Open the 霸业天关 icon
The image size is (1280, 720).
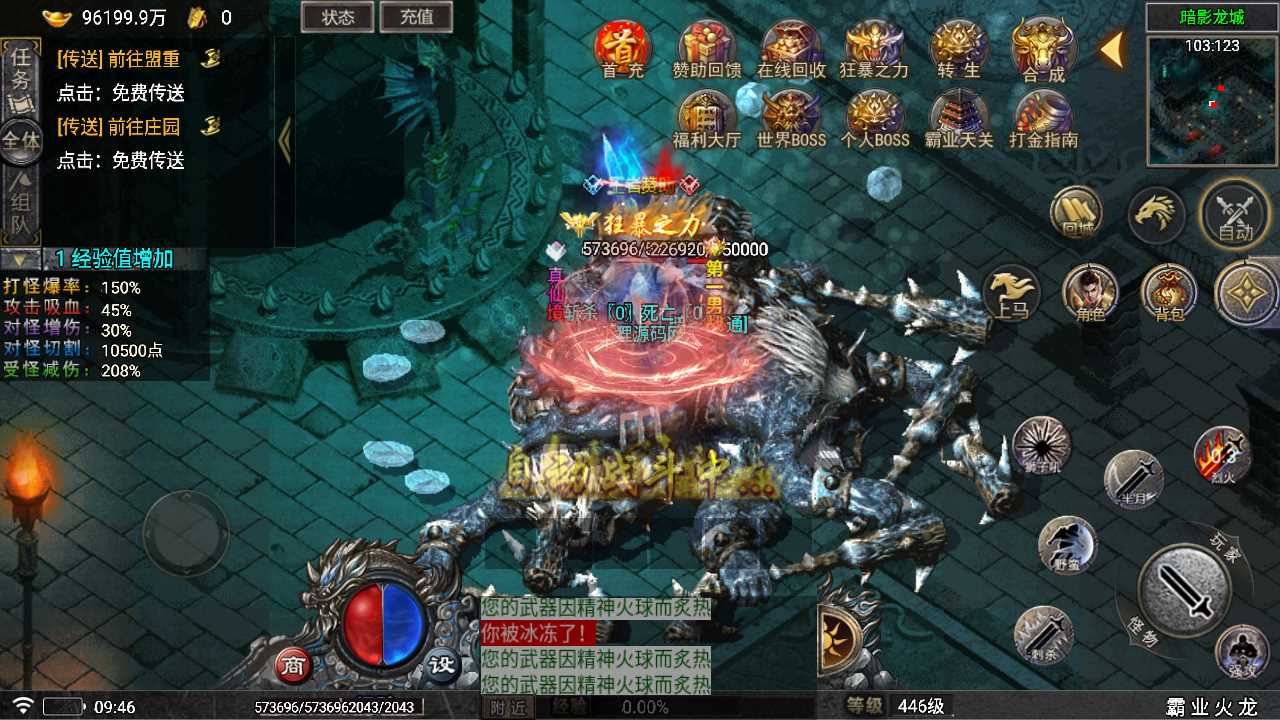(958, 118)
